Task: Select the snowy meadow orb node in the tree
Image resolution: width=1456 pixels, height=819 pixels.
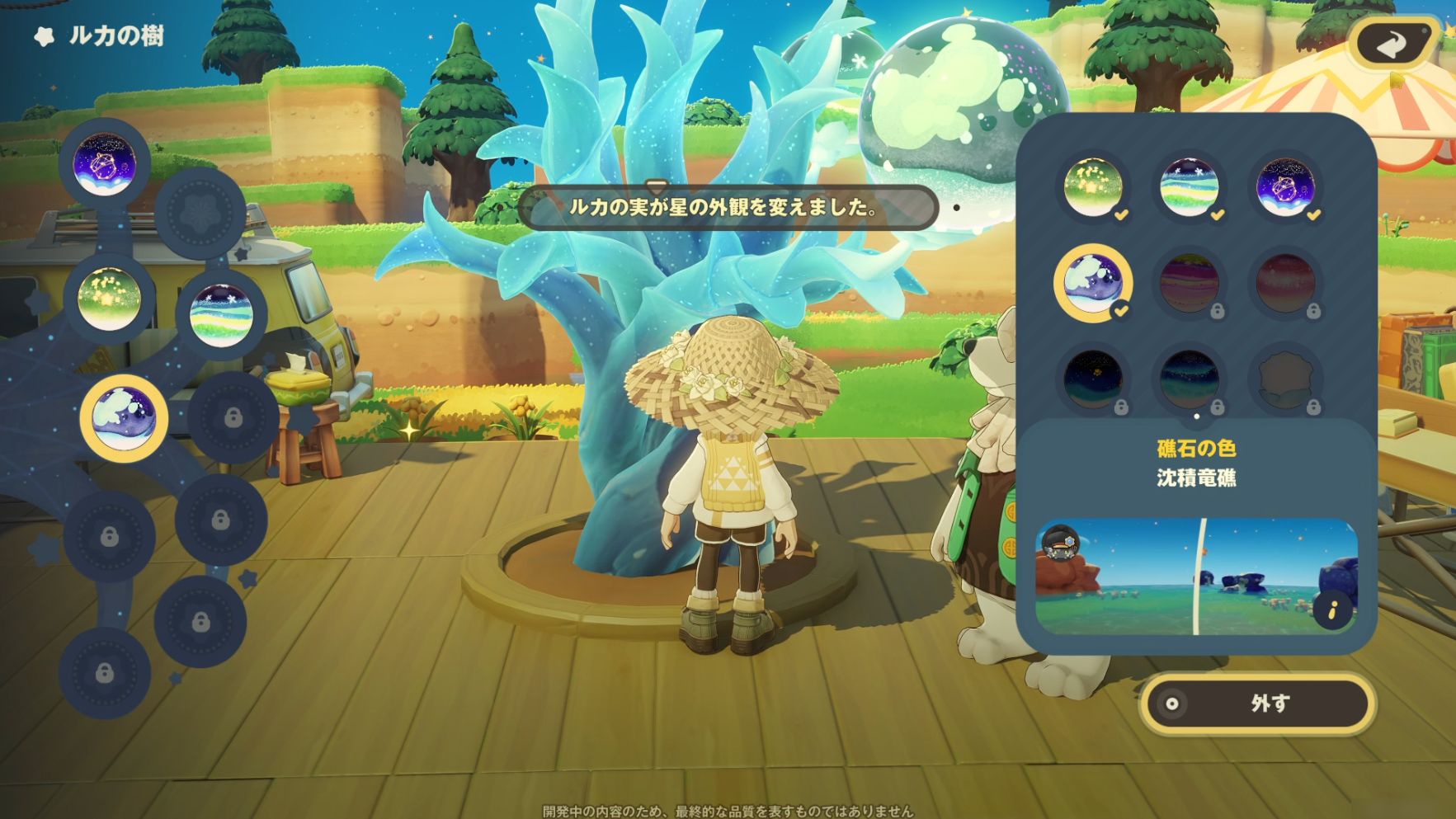Action: tap(219, 313)
